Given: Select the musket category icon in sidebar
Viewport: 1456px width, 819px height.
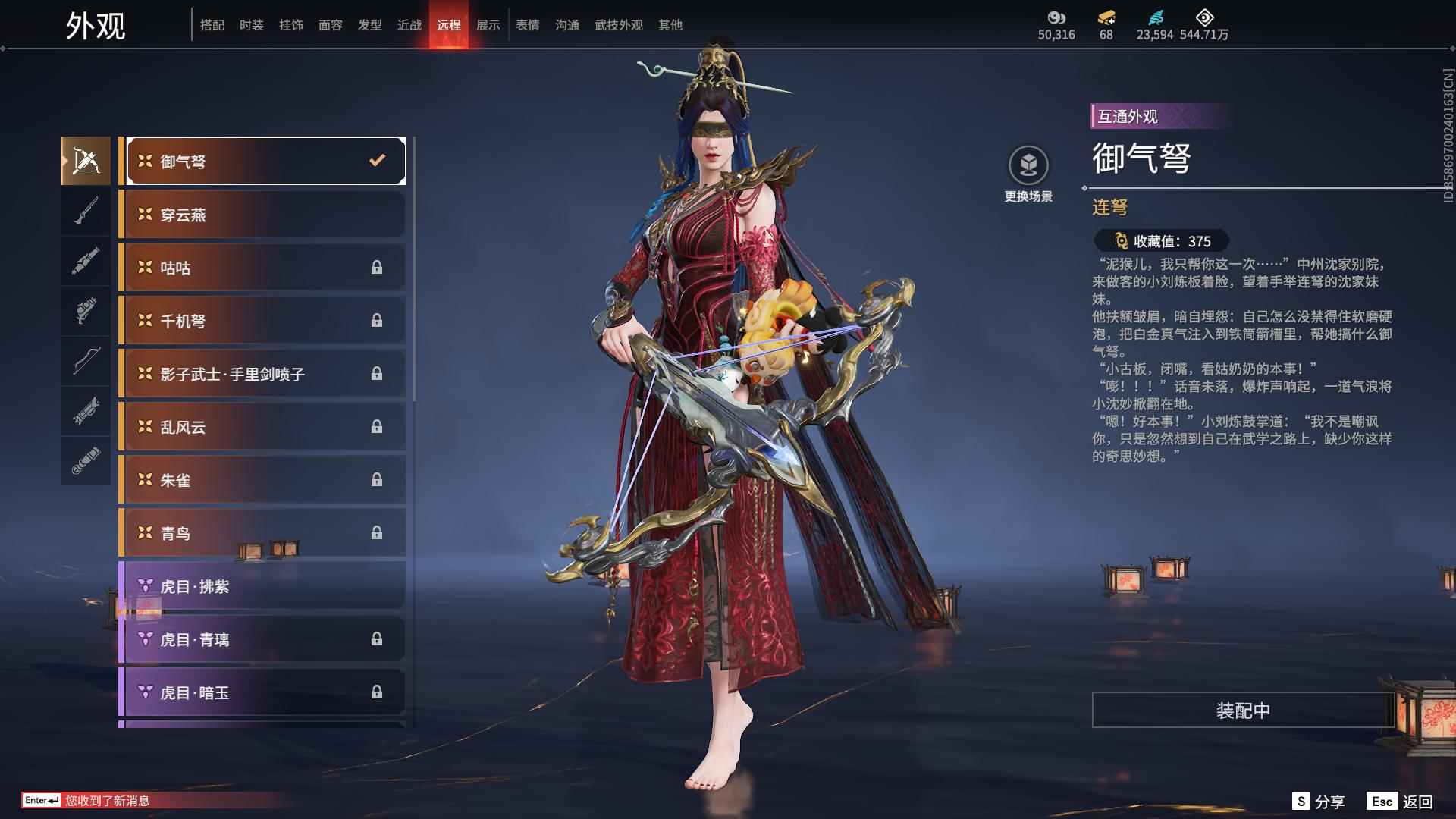Looking at the screenshot, I should tap(85, 212).
